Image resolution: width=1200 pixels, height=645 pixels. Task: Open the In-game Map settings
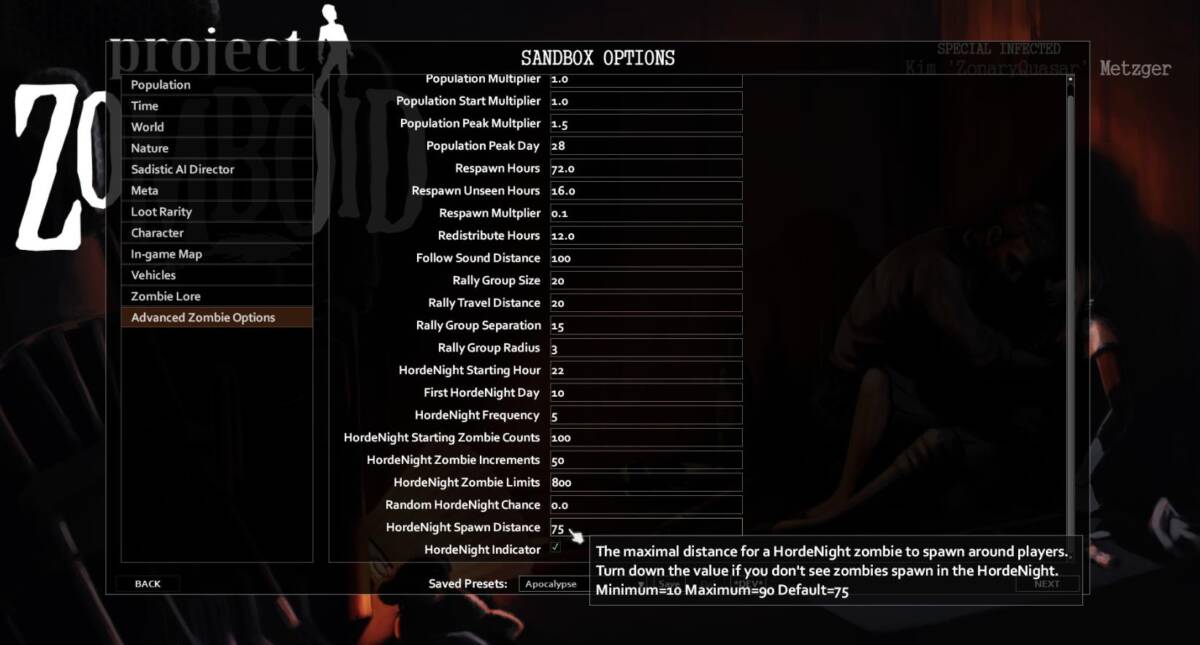click(x=216, y=254)
